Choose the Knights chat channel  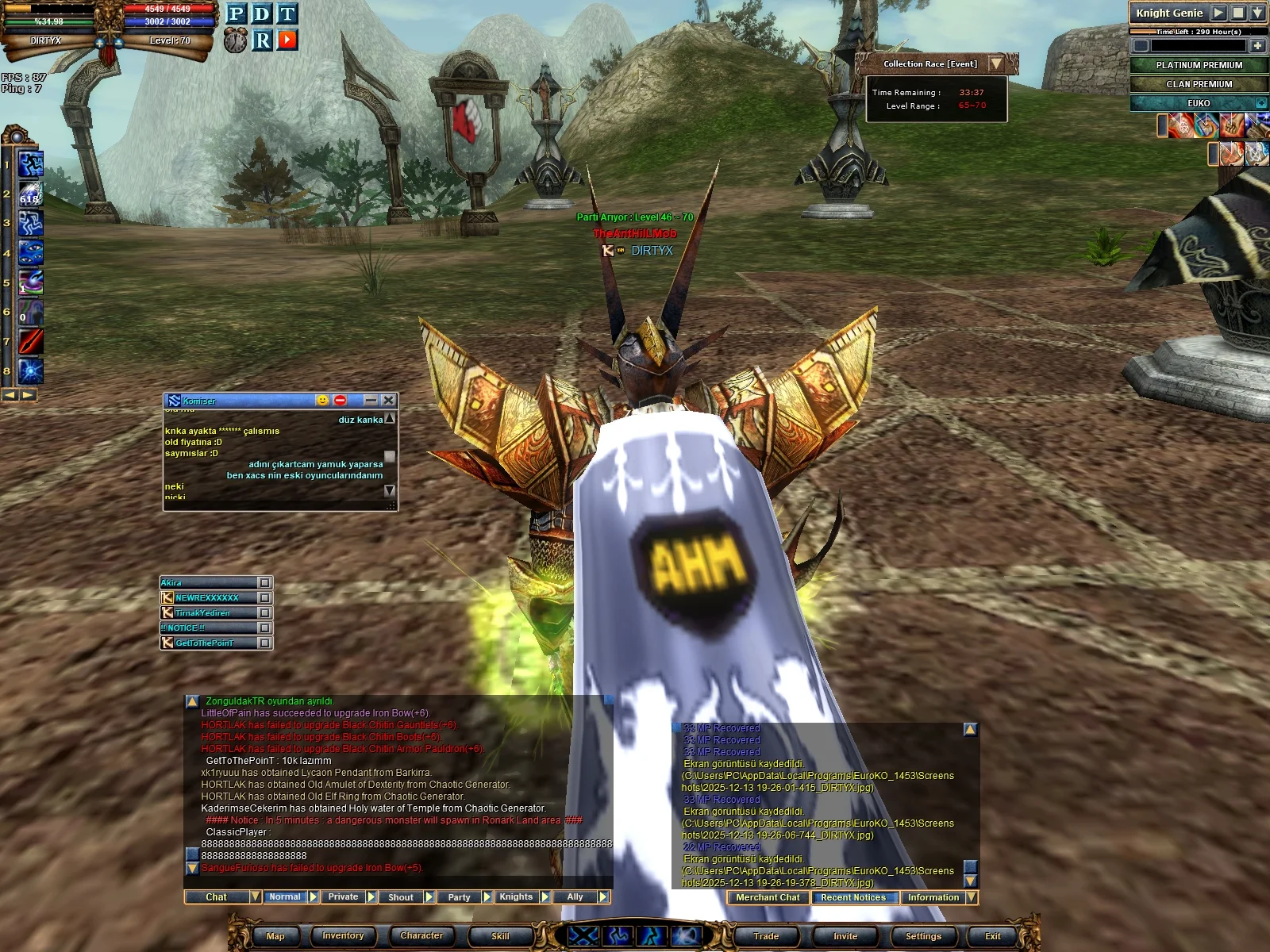[x=516, y=897]
